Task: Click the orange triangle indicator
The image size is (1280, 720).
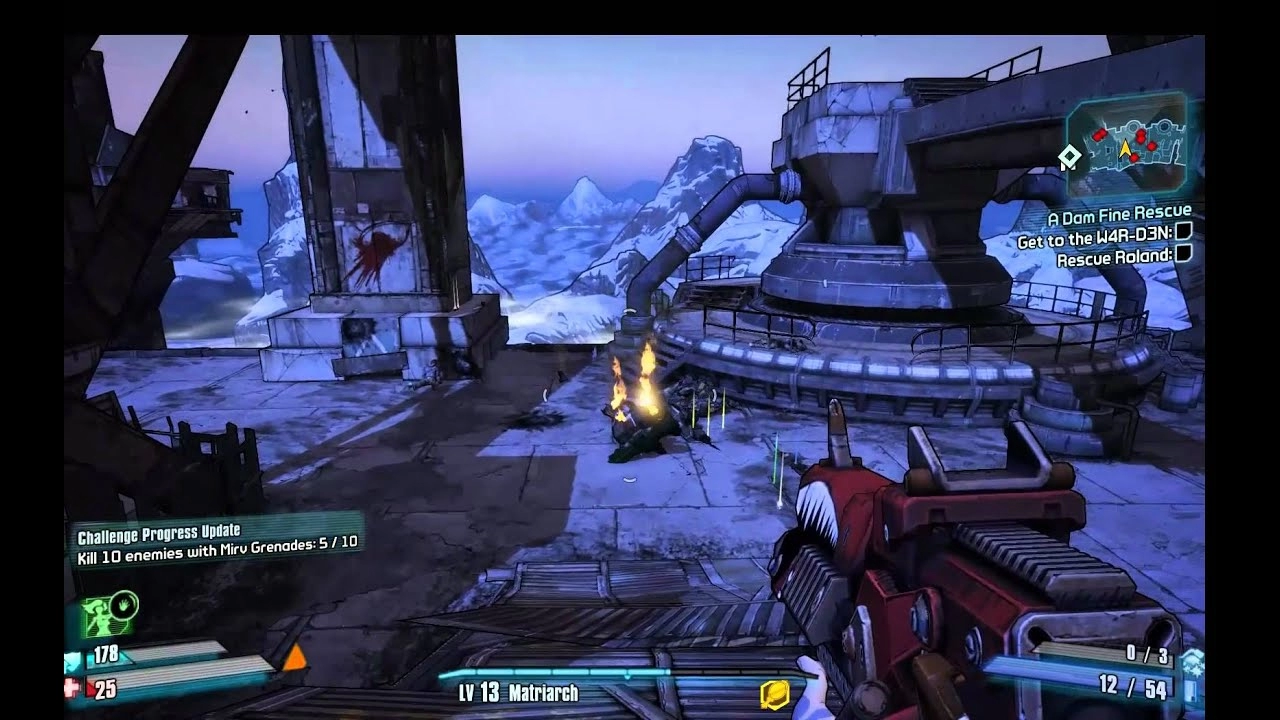Action: tap(294, 658)
